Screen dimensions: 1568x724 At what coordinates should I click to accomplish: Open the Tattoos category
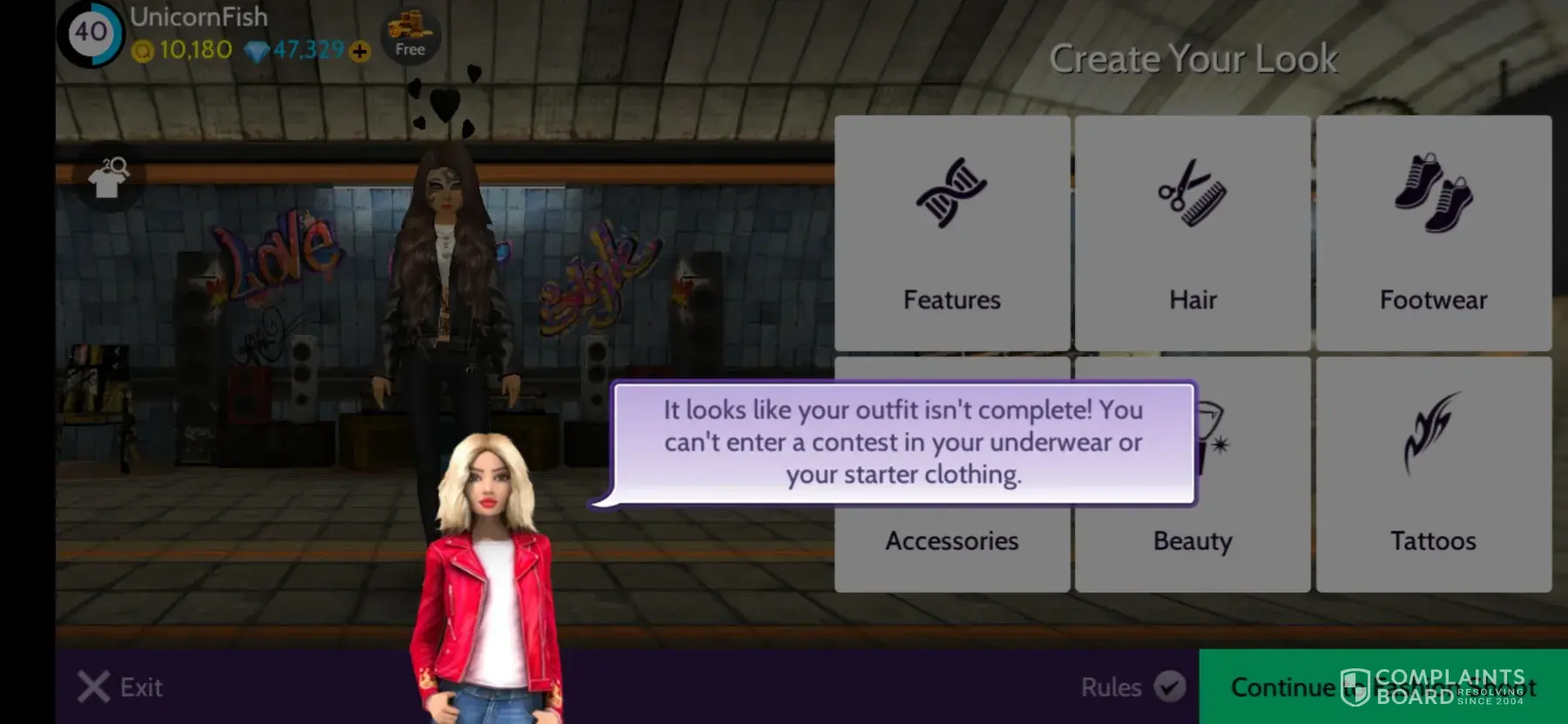1433,475
